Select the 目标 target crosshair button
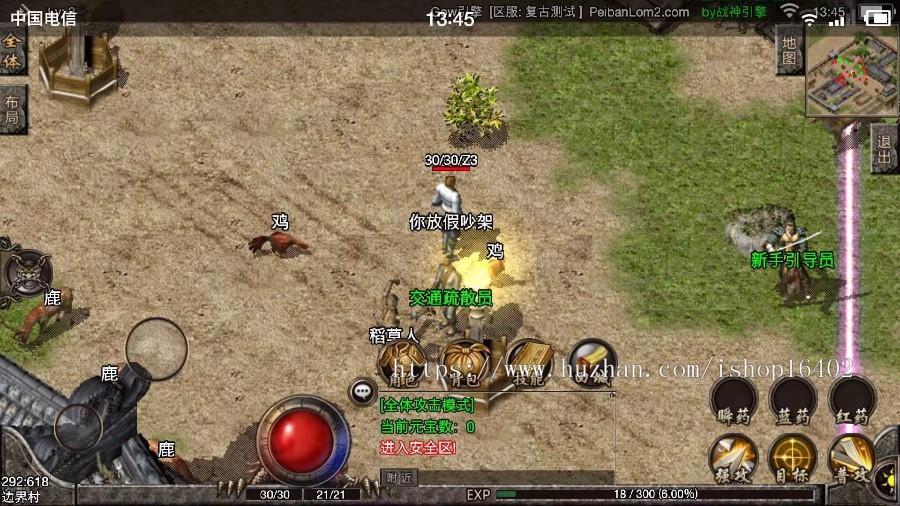This screenshot has height=506, width=900. (792, 458)
